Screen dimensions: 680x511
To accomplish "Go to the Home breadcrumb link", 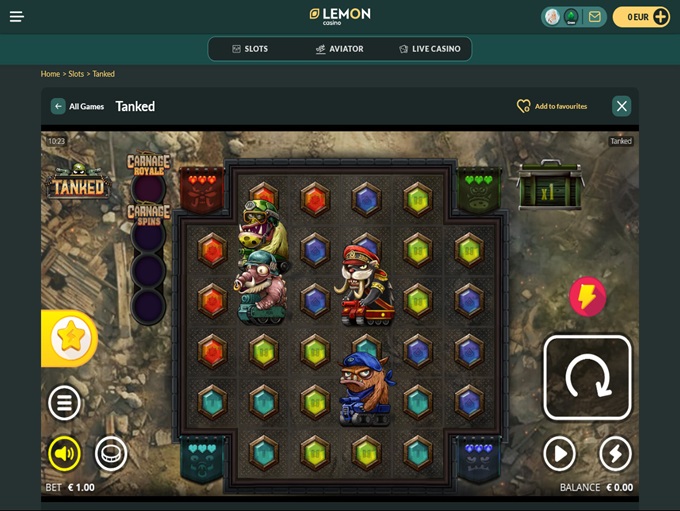I will click(x=50, y=74).
